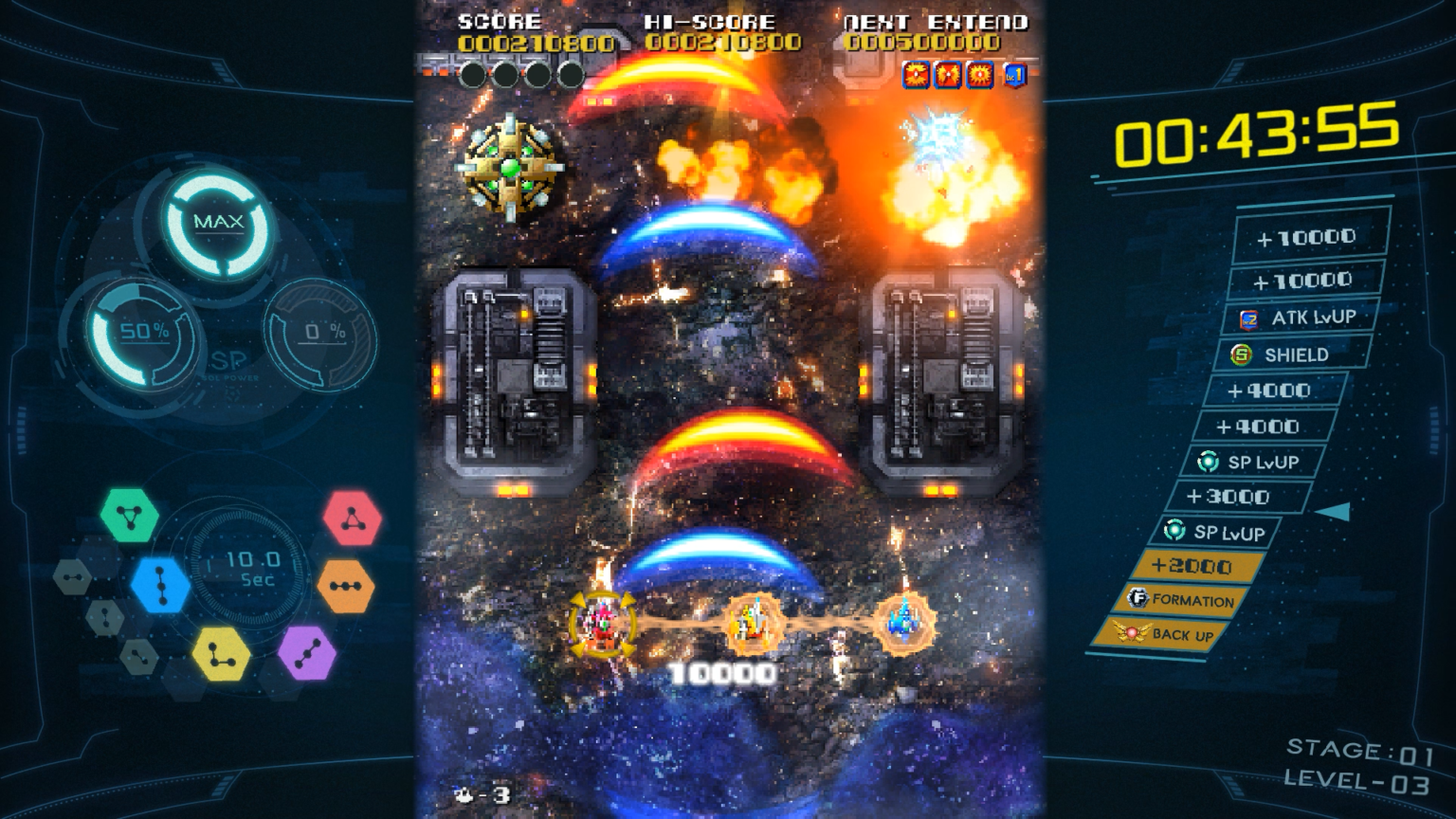Select the orange horizontal-line formation hexagon

[345, 585]
